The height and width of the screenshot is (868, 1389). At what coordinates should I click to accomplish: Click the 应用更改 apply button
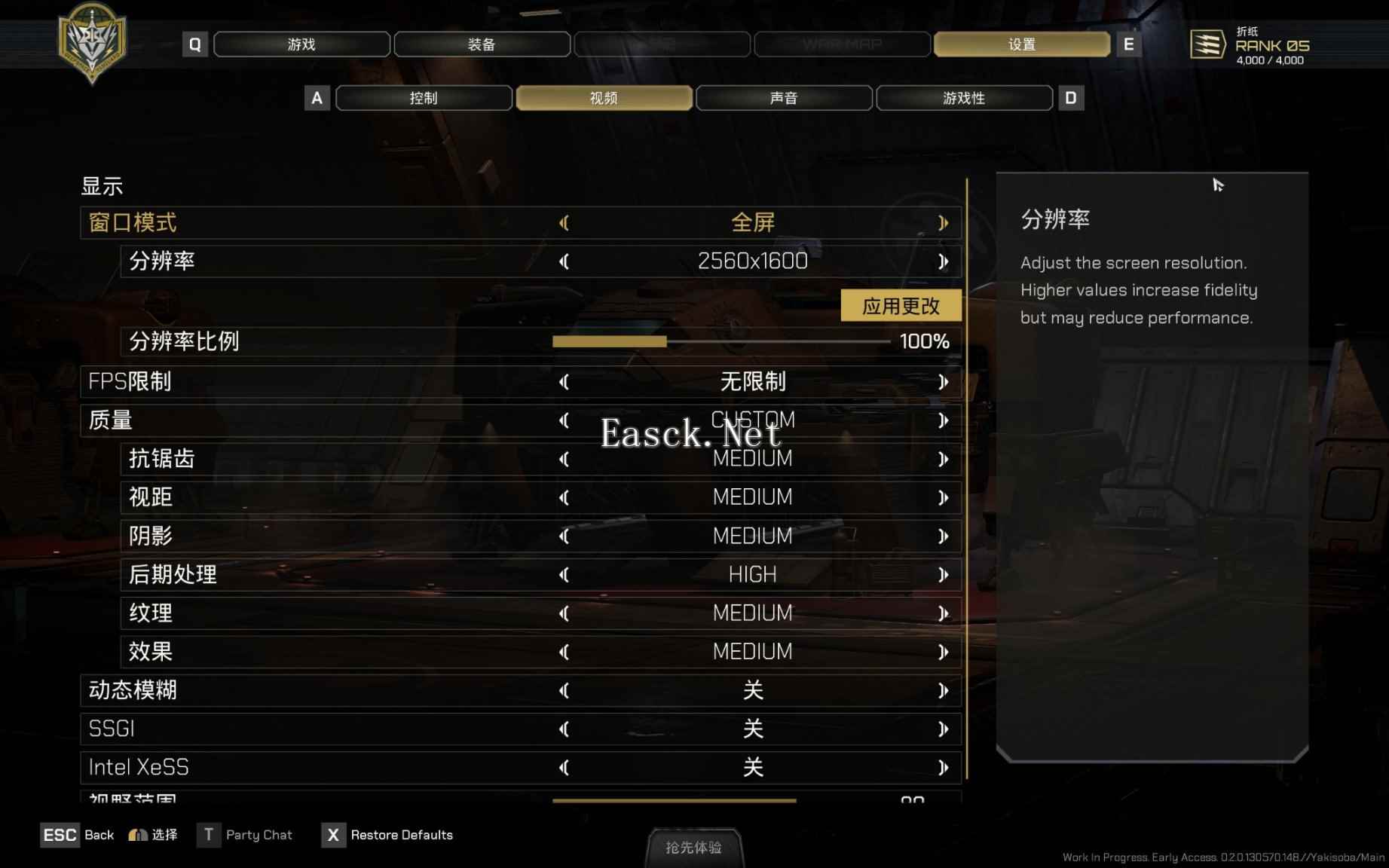pyautogui.click(x=901, y=306)
